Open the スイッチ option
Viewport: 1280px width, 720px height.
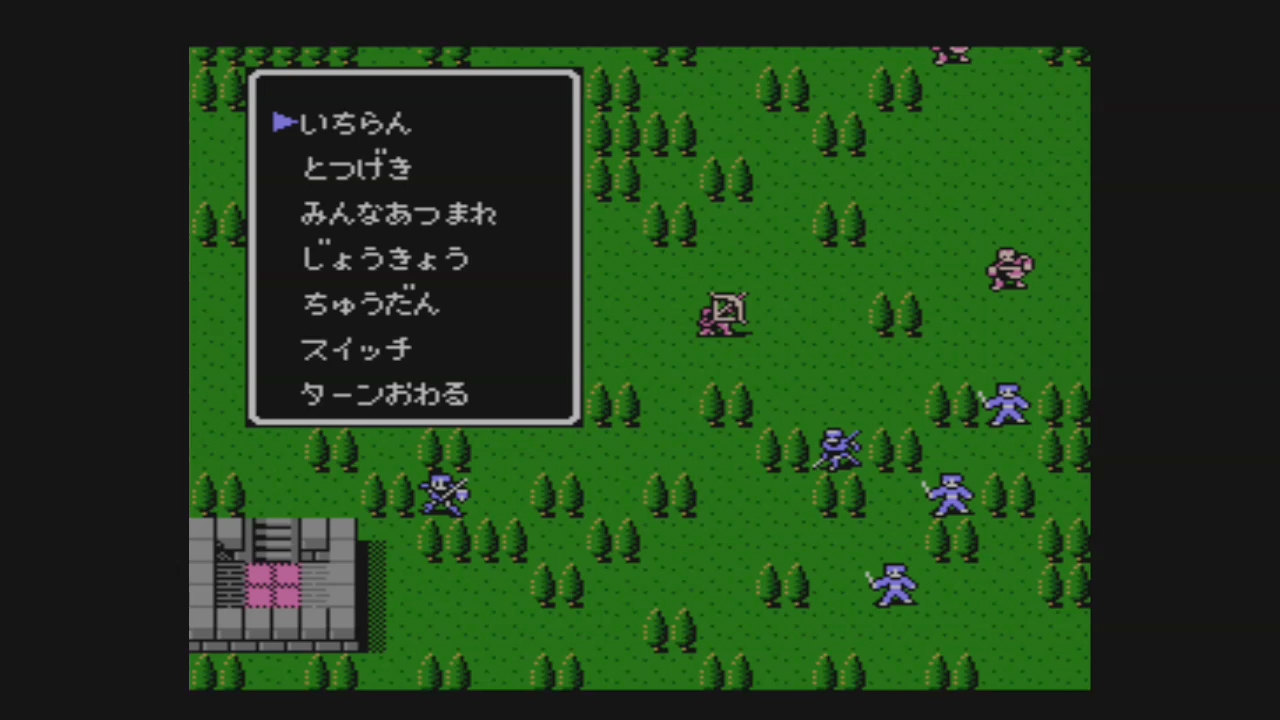point(356,348)
